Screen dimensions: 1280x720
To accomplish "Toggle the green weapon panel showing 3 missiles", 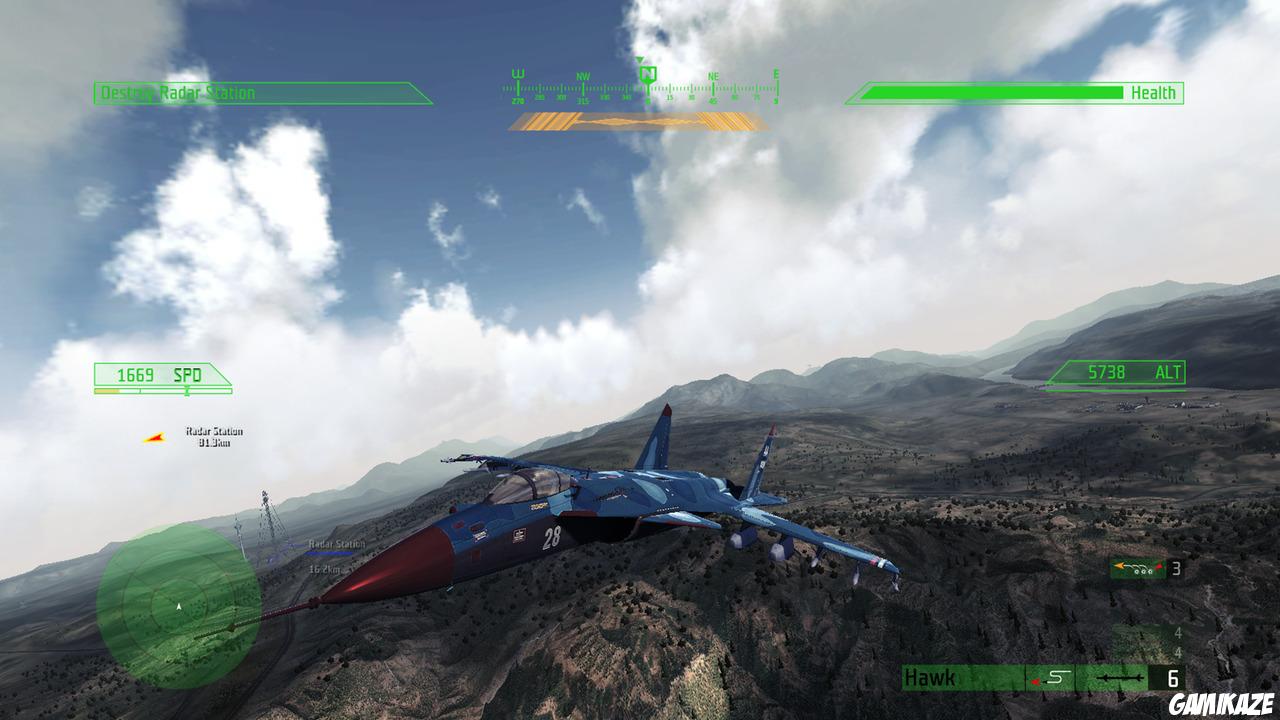I will click(x=1137, y=569).
